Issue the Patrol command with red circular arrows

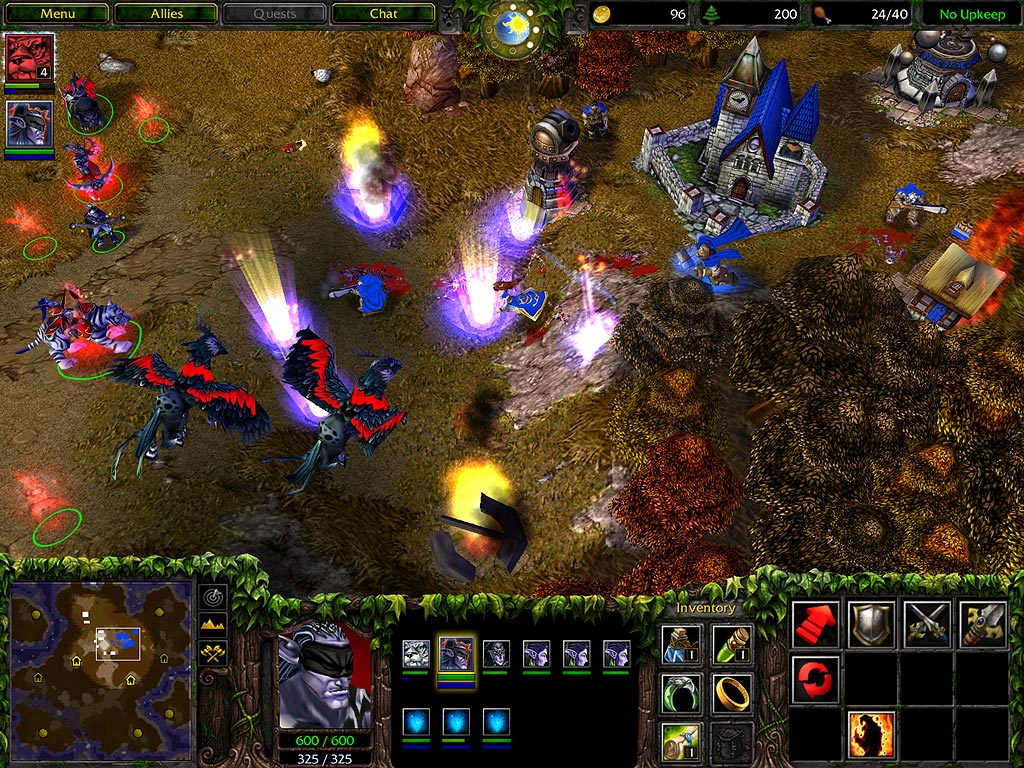pyautogui.click(x=815, y=680)
